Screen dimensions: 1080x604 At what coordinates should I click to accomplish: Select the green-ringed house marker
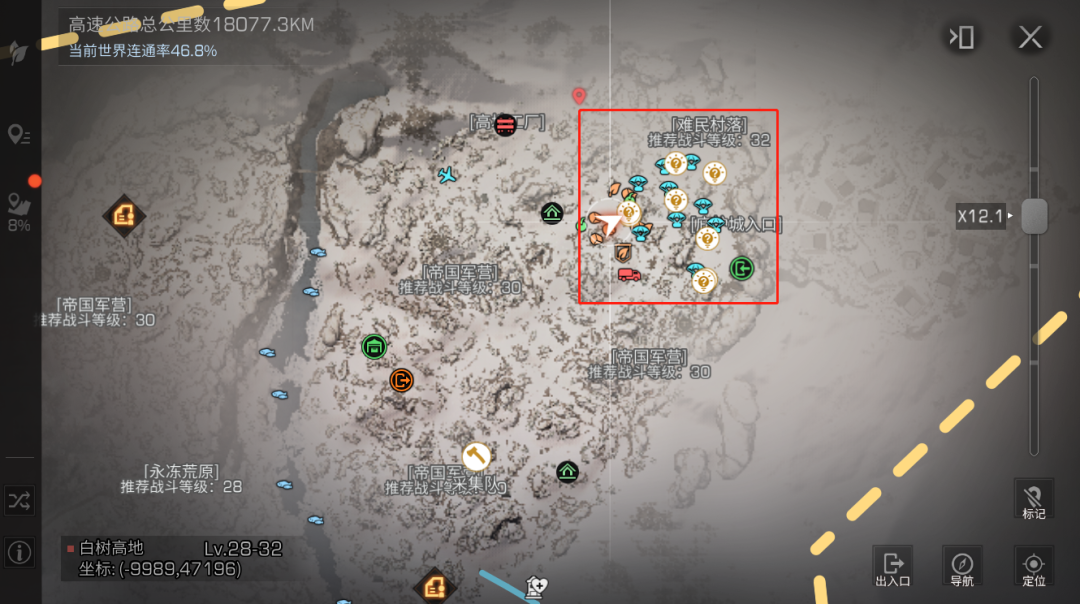(374, 347)
